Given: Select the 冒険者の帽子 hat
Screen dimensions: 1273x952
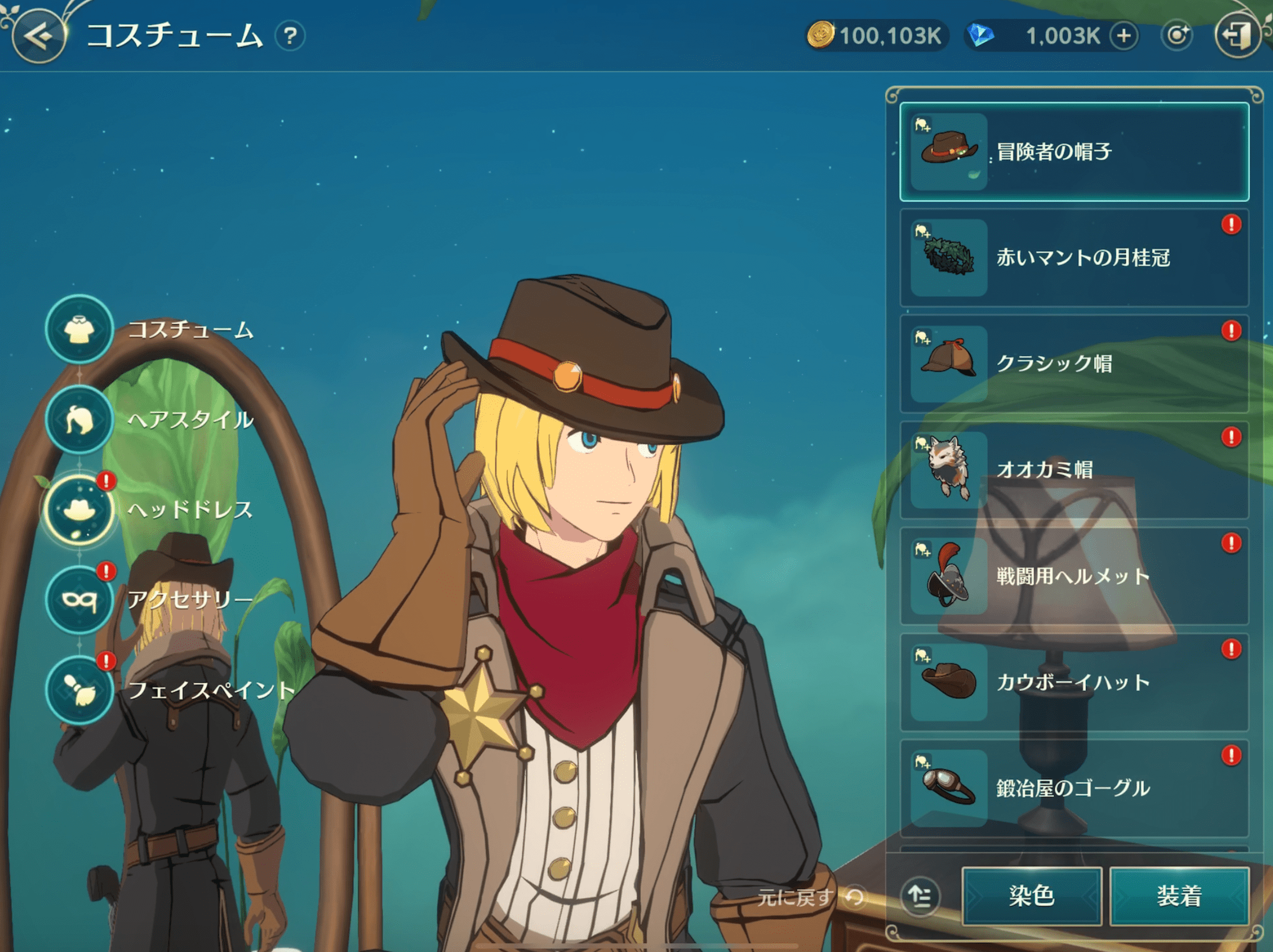Looking at the screenshot, I should coord(1074,152).
